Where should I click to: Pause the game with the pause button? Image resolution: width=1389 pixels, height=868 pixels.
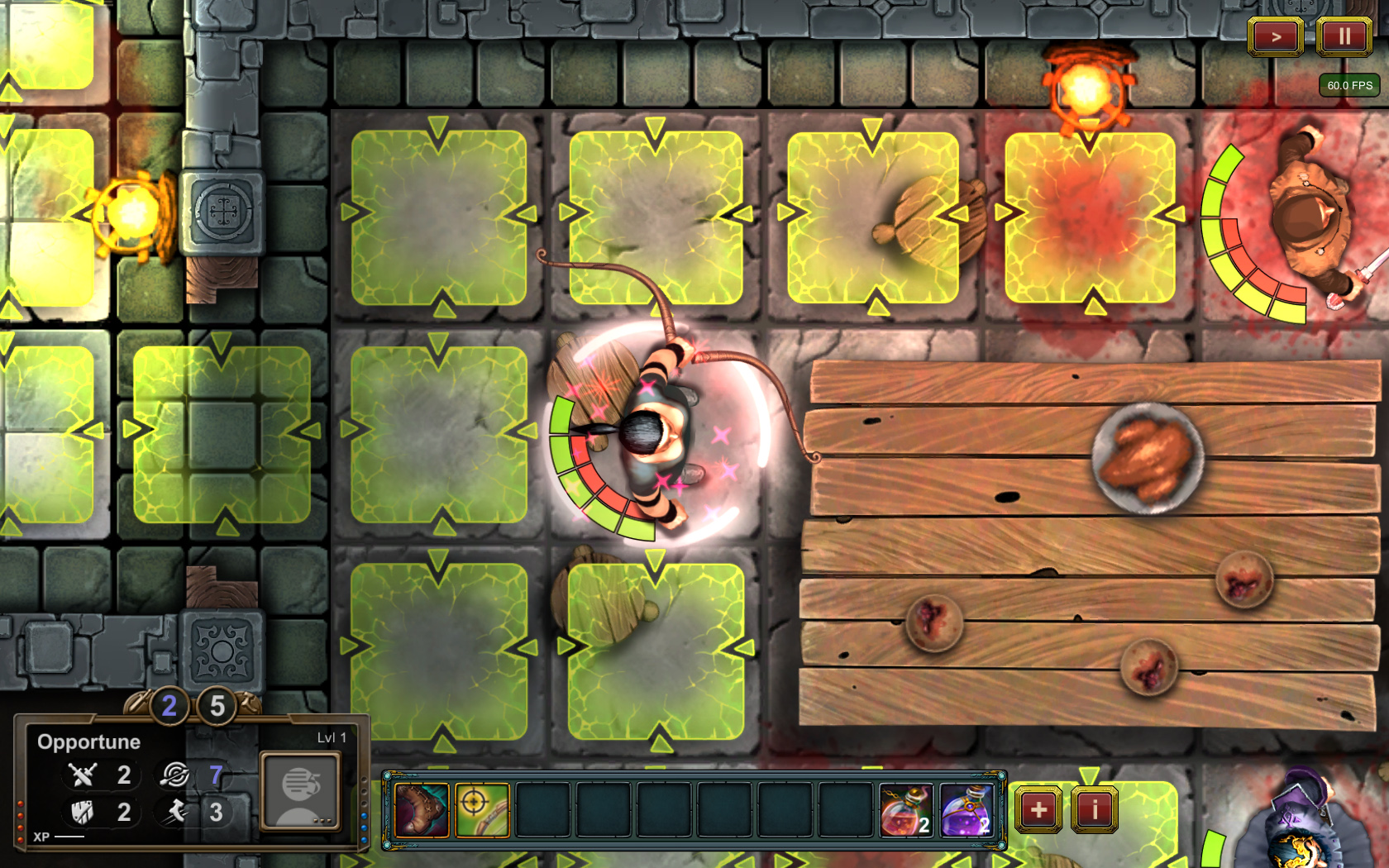(1344, 36)
